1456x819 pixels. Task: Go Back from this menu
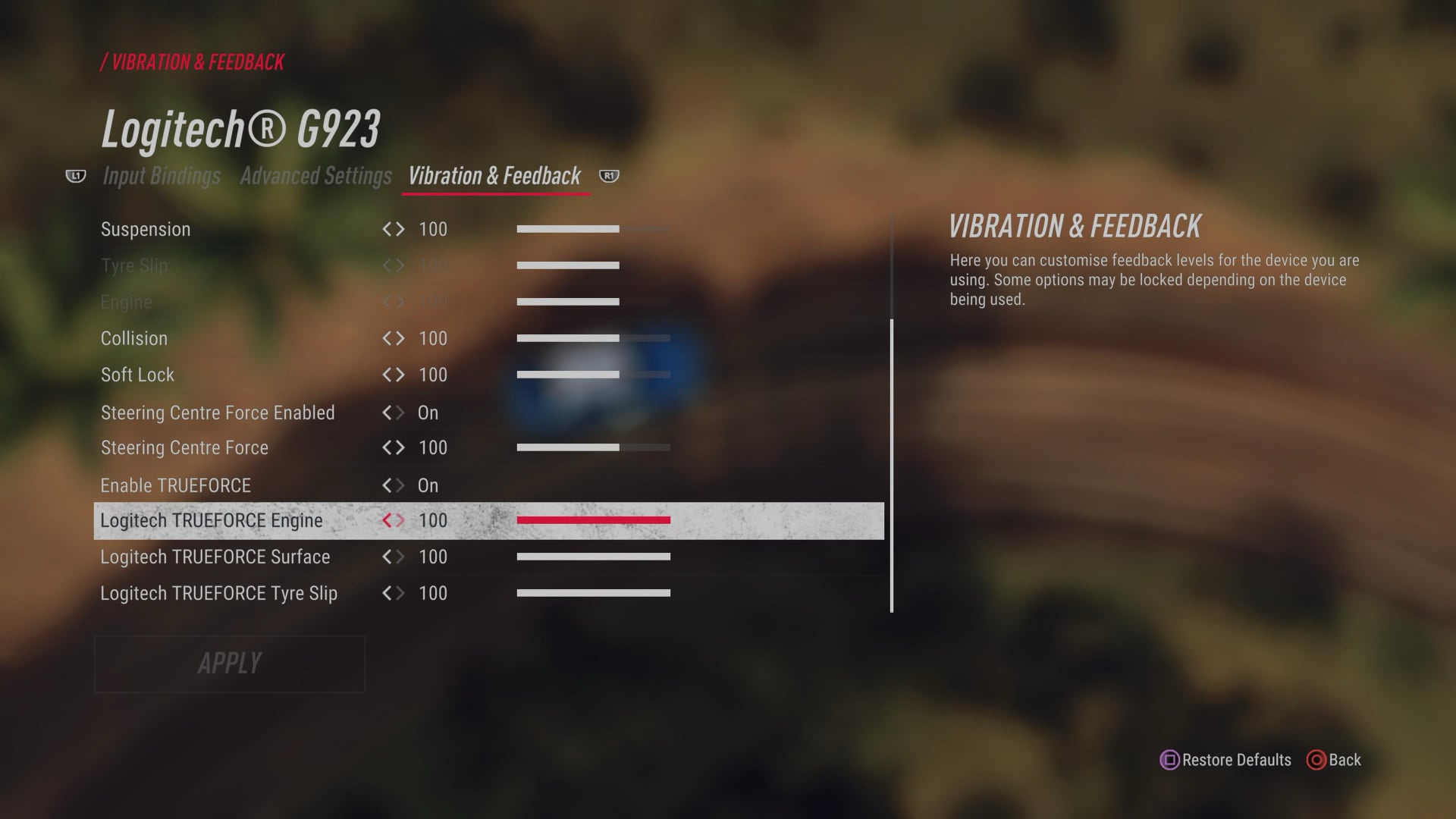(1335, 760)
